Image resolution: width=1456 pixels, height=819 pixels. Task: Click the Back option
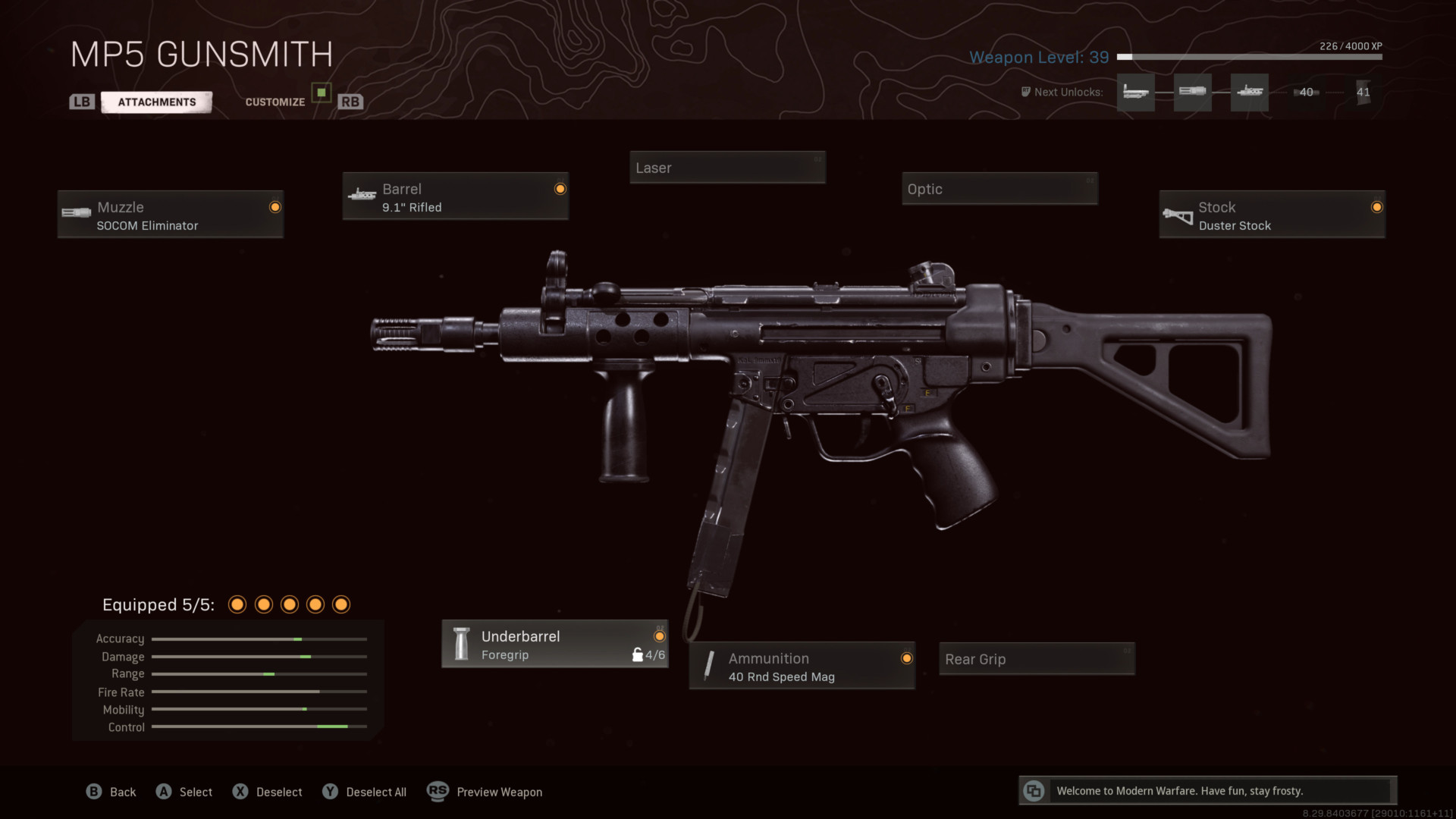coord(111,792)
